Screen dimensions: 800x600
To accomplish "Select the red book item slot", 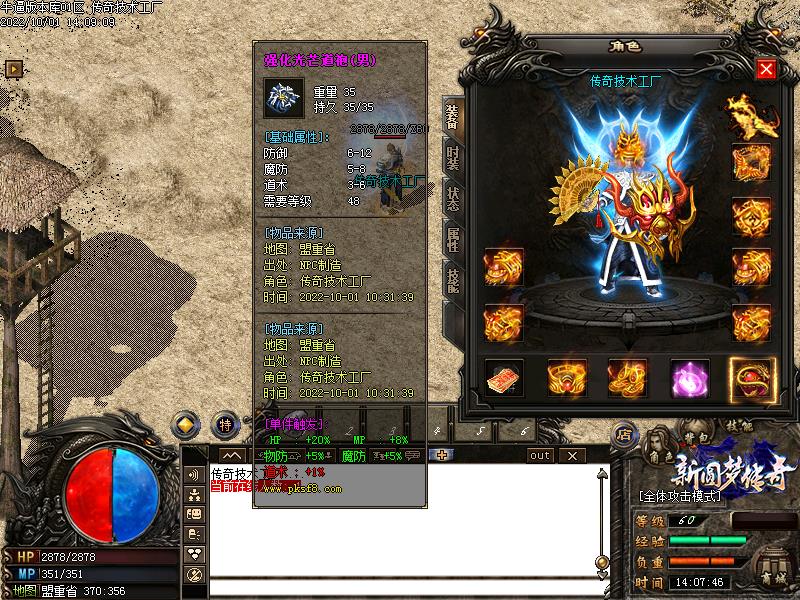I will 504,380.
